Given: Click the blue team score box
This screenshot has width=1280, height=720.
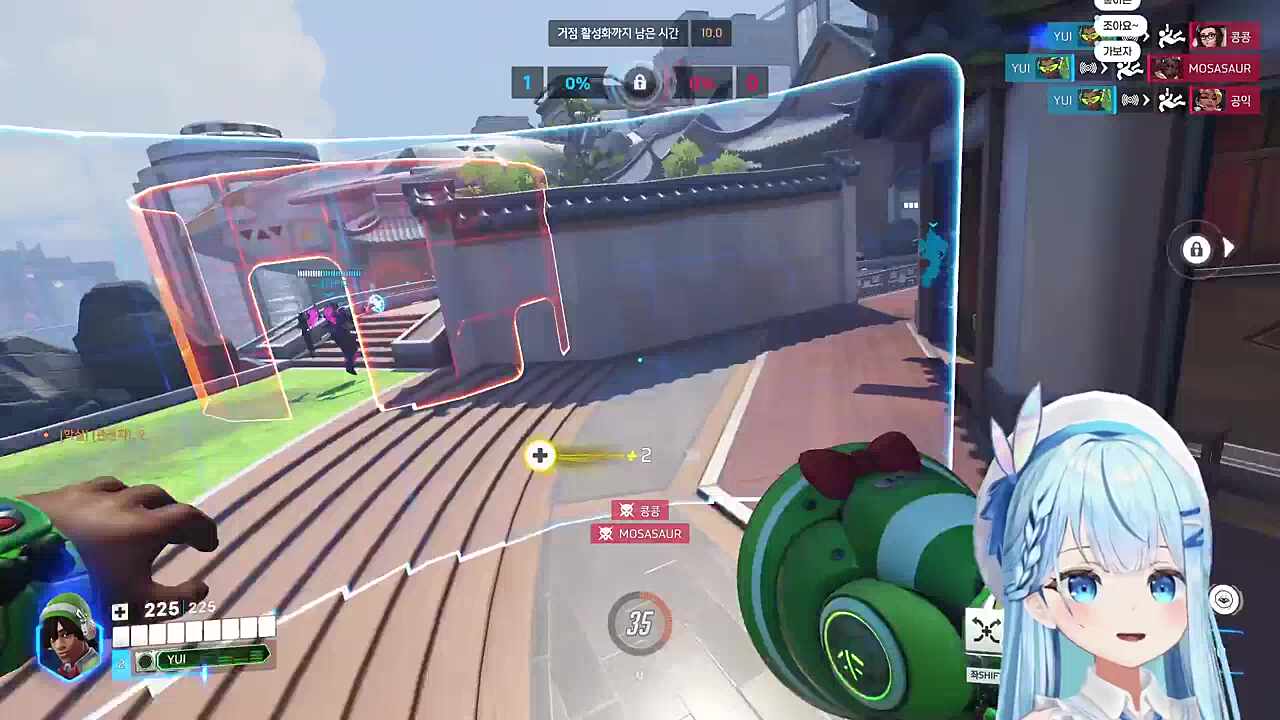Looking at the screenshot, I should [x=527, y=83].
